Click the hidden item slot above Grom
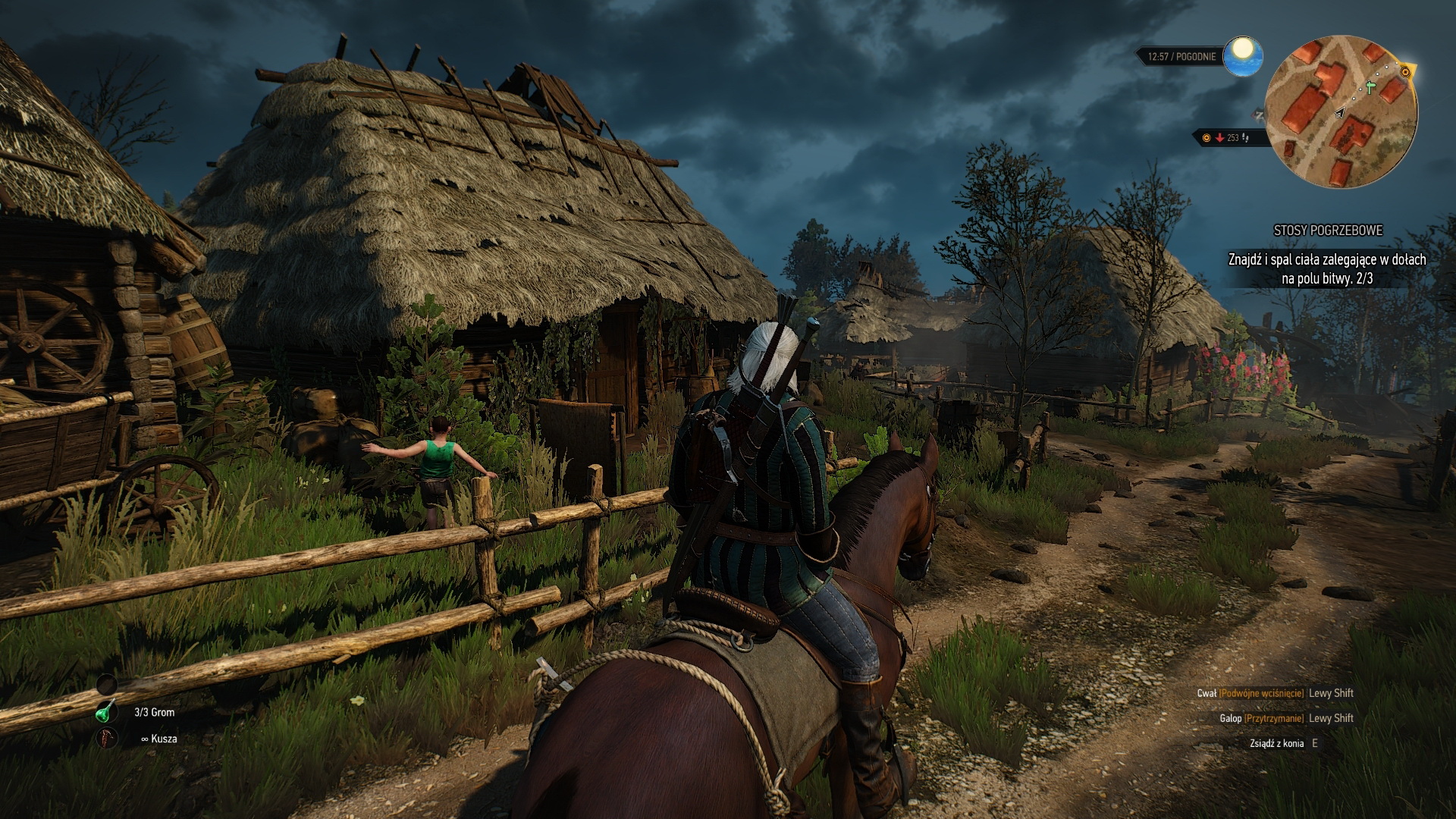The image size is (1456, 819). 107,685
